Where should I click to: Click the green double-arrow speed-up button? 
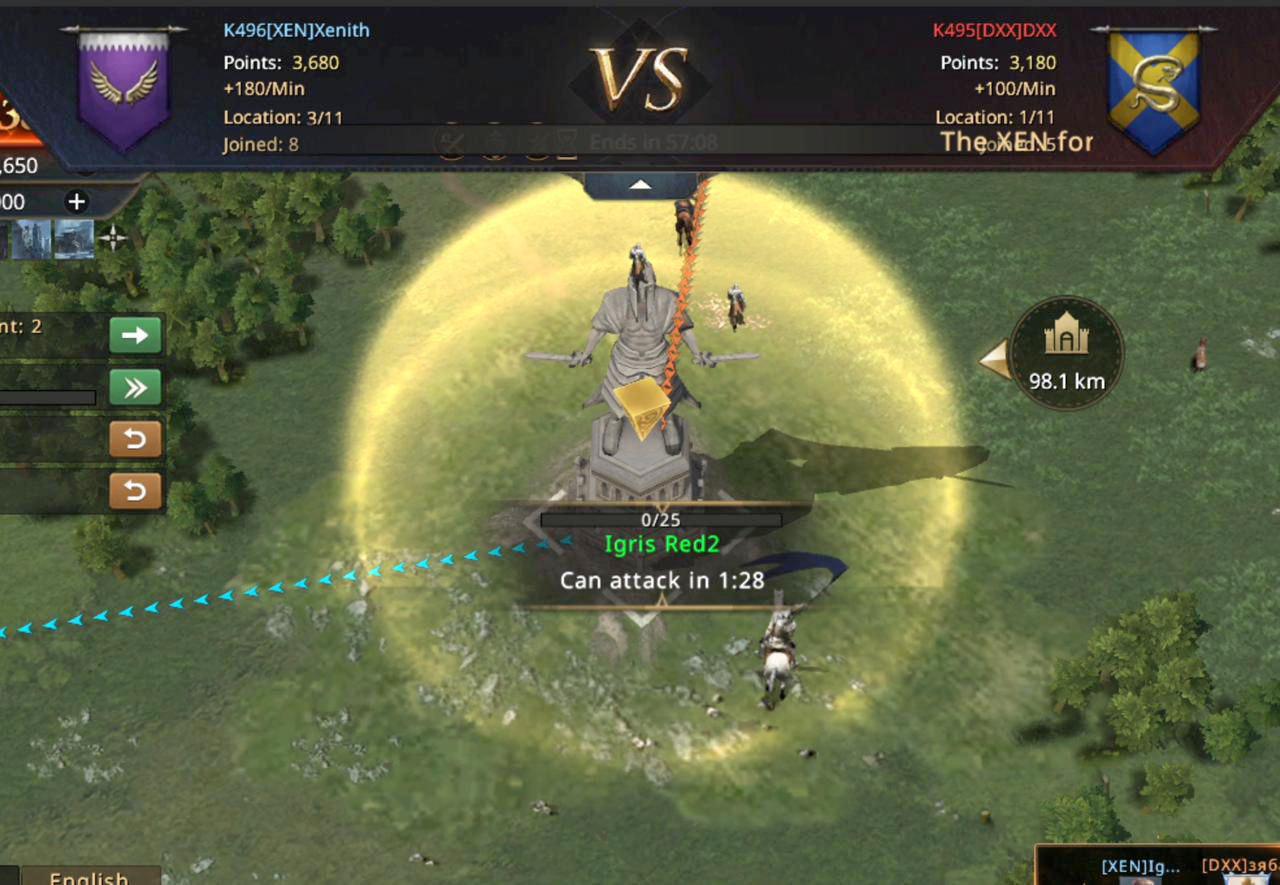pos(135,387)
